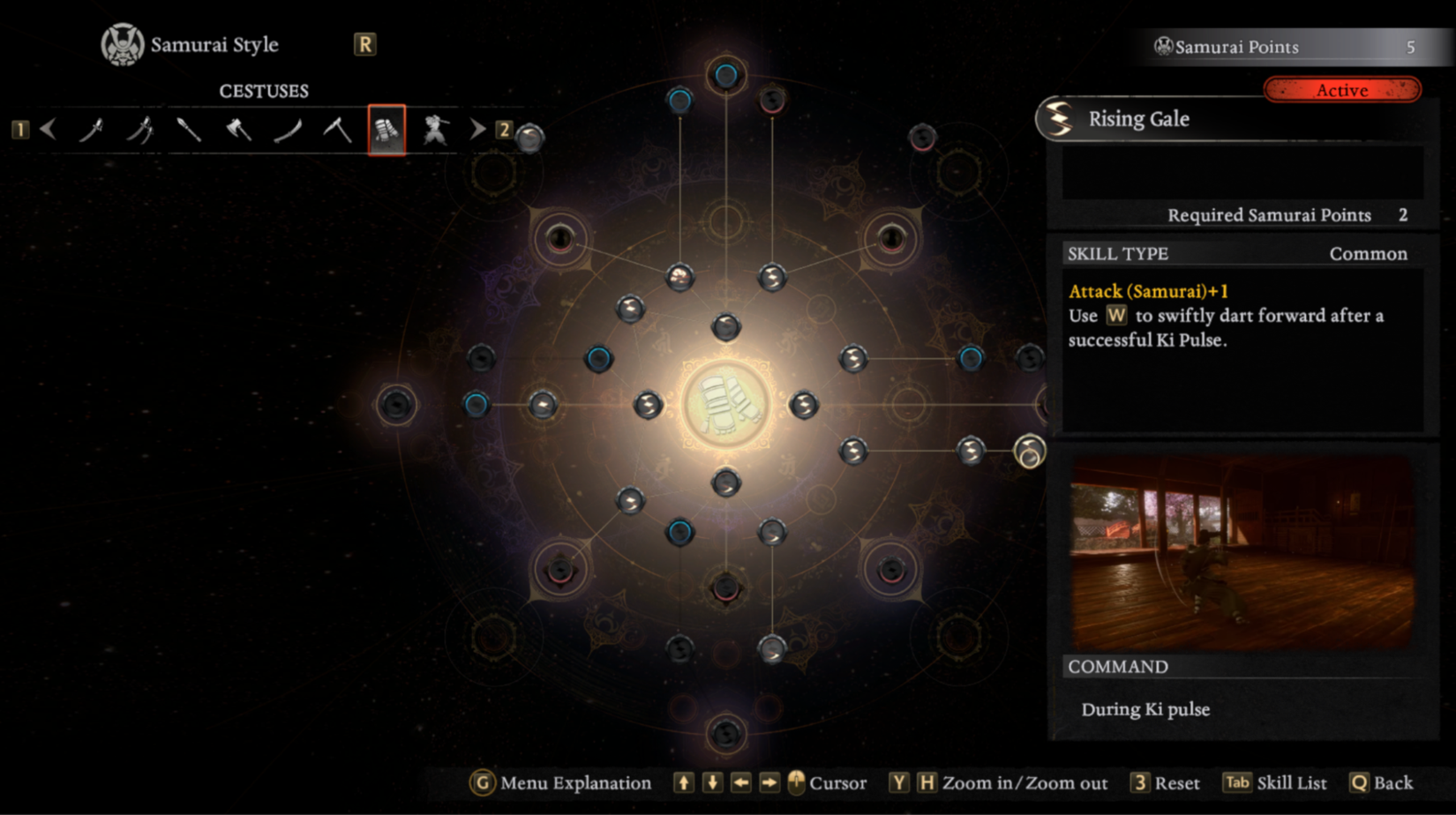Viewport: 1456px width, 815px height.
Task: Click the Samurai Style helmet emblem
Action: tap(122, 44)
